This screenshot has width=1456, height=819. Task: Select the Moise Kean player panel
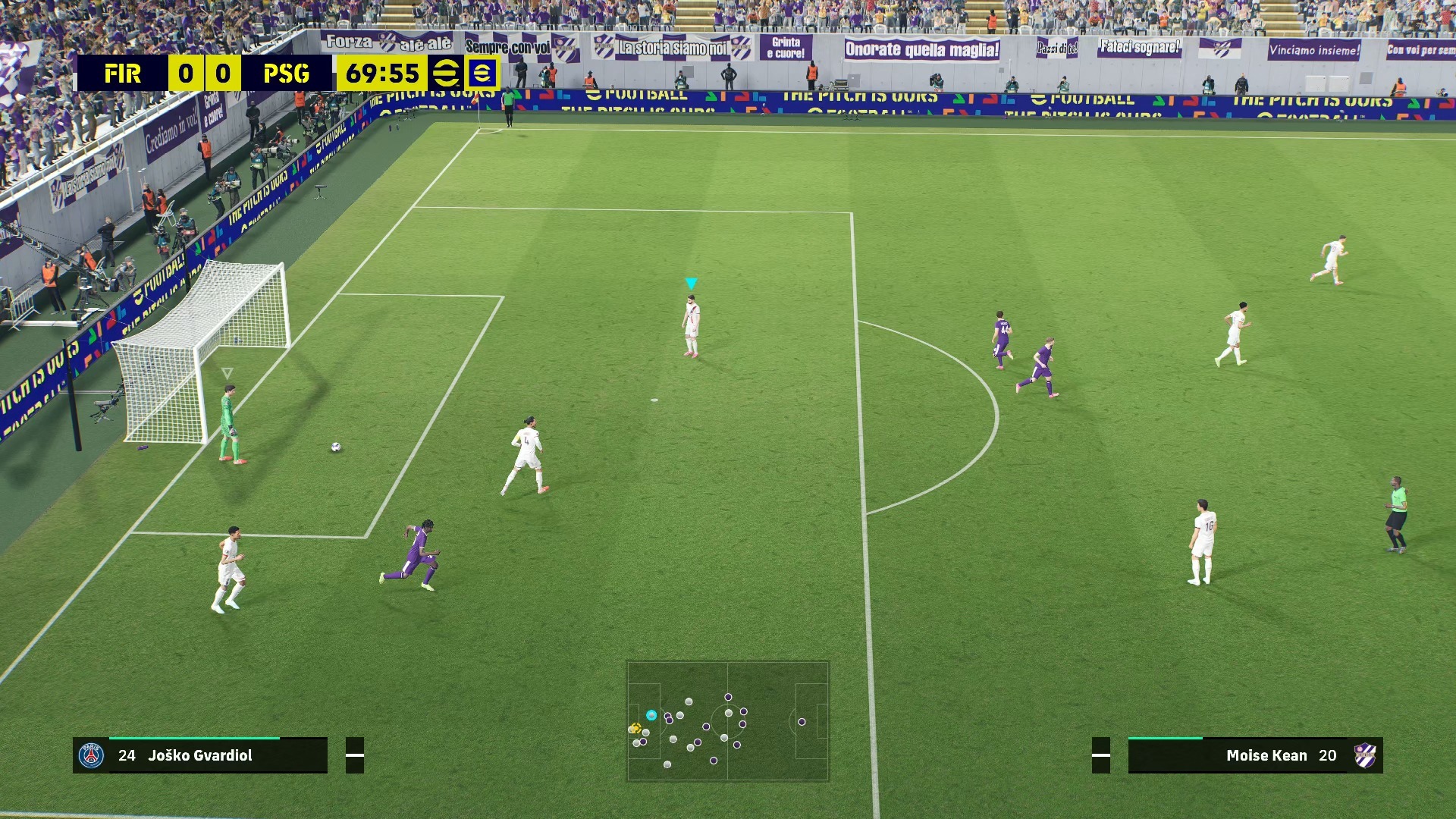[1255, 755]
